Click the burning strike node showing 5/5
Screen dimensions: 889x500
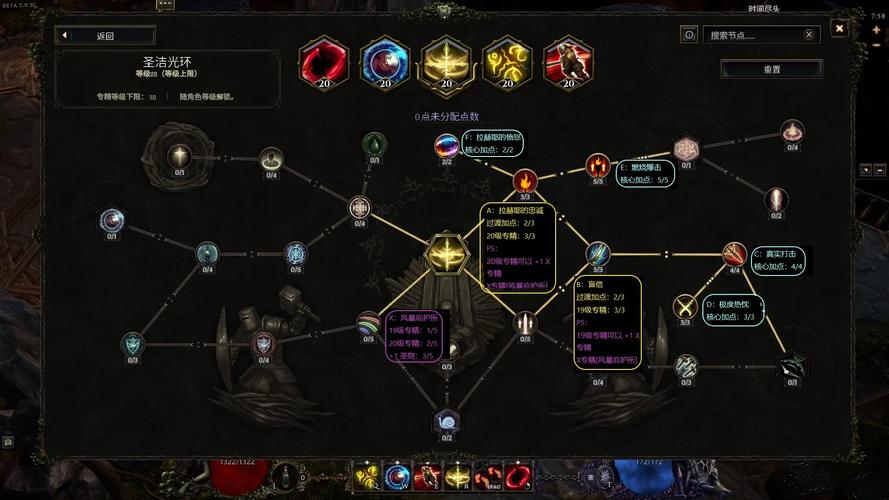pos(598,165)
